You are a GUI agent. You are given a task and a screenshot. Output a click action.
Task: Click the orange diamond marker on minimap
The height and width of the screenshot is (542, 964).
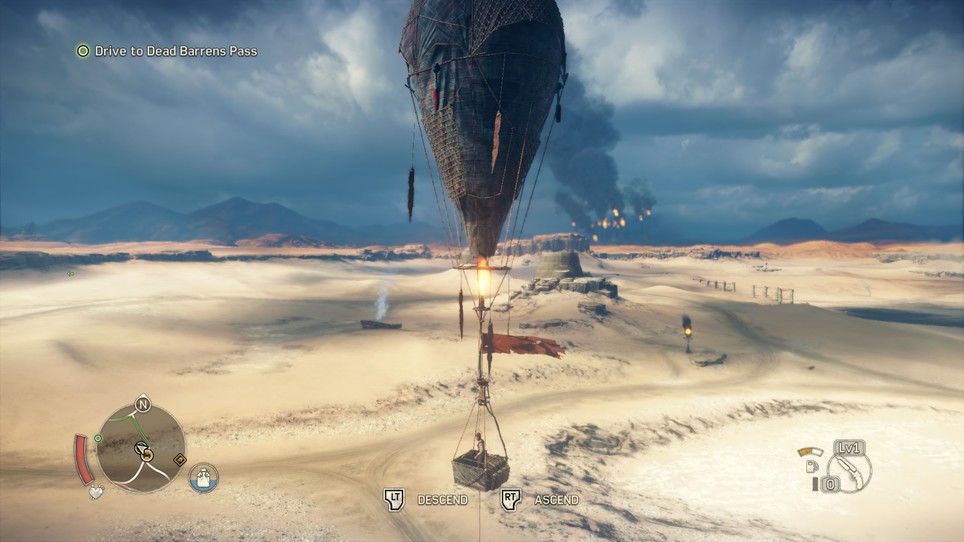click(179, 460)
